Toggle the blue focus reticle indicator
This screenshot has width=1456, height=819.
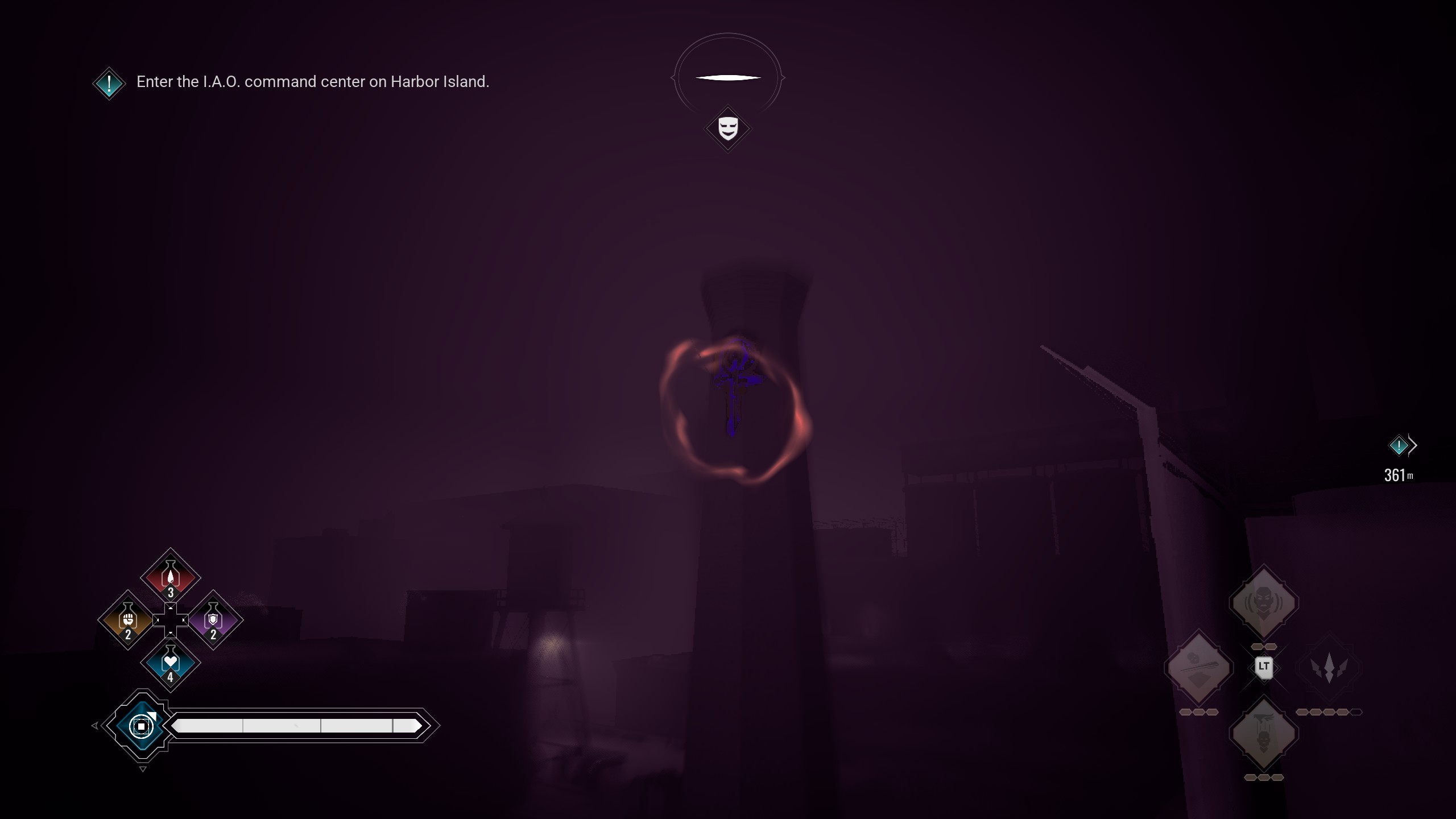(x=142, y=726)
